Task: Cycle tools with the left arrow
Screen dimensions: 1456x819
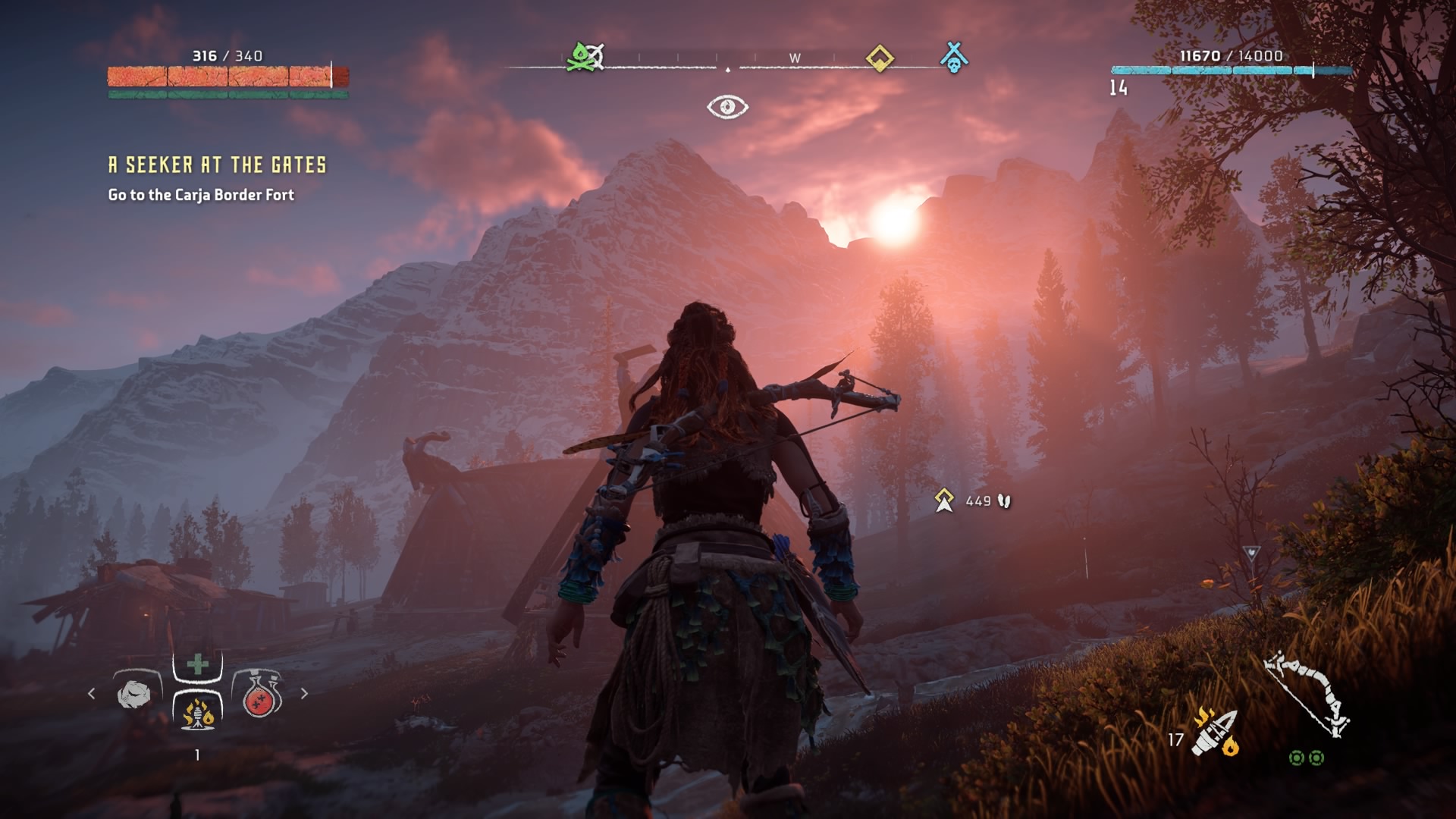Action: 92,693
